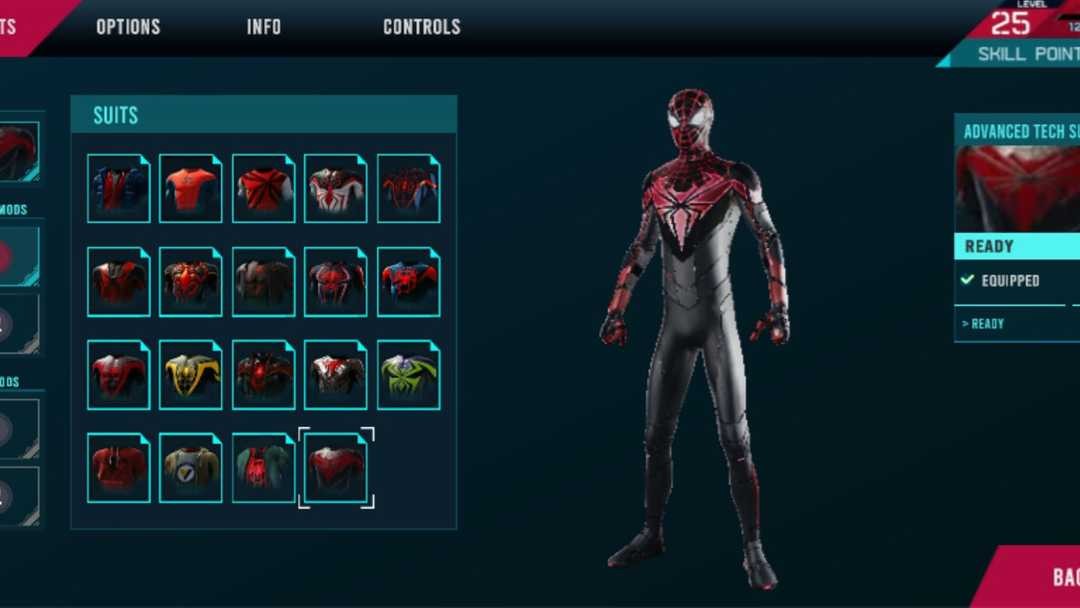Select the highlighted Advanced Tech suit tile
1080x608 pixels.
pyautogui.click(x=336, y=467)
